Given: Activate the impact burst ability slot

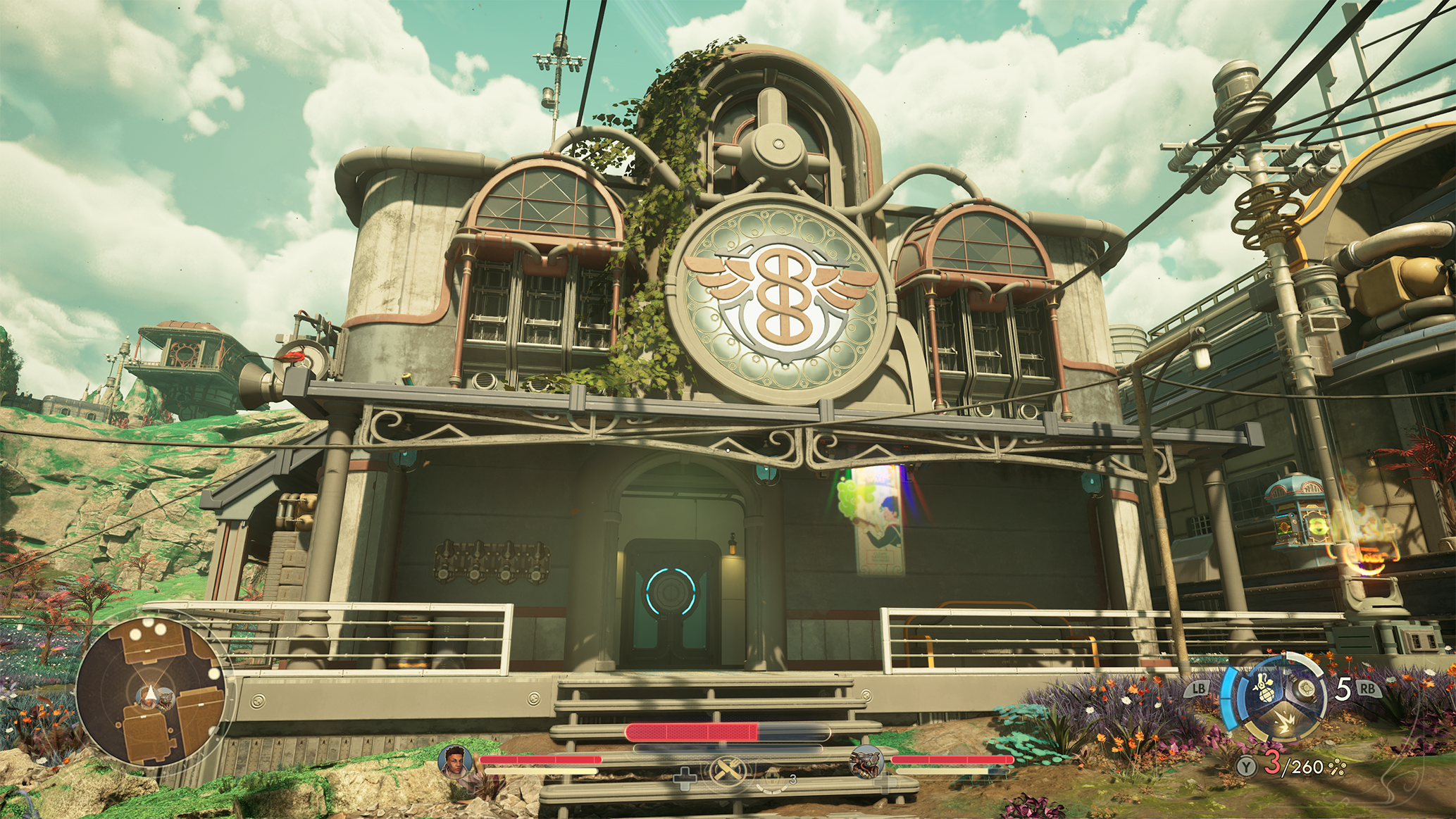Looking at the screenshot, I should (x=1284, y=724).
